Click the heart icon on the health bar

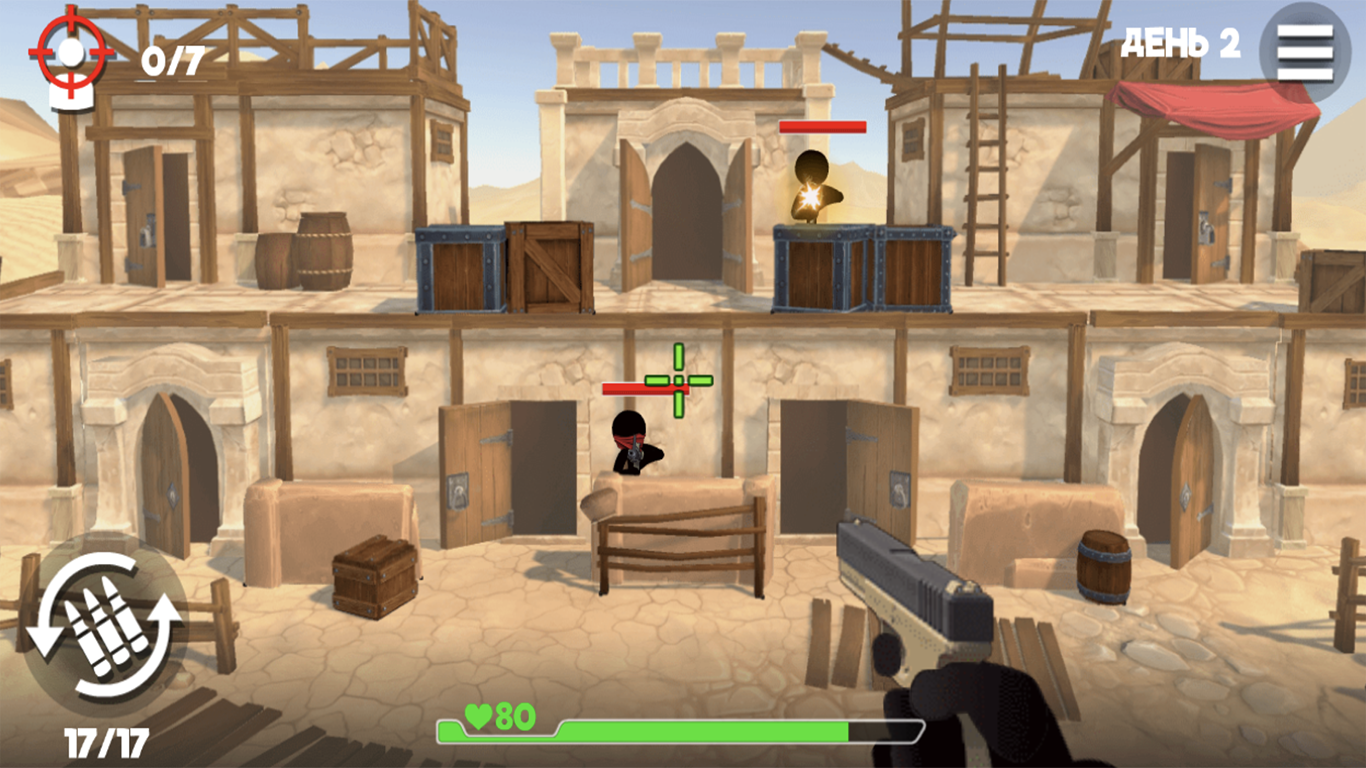pos(479,716)
